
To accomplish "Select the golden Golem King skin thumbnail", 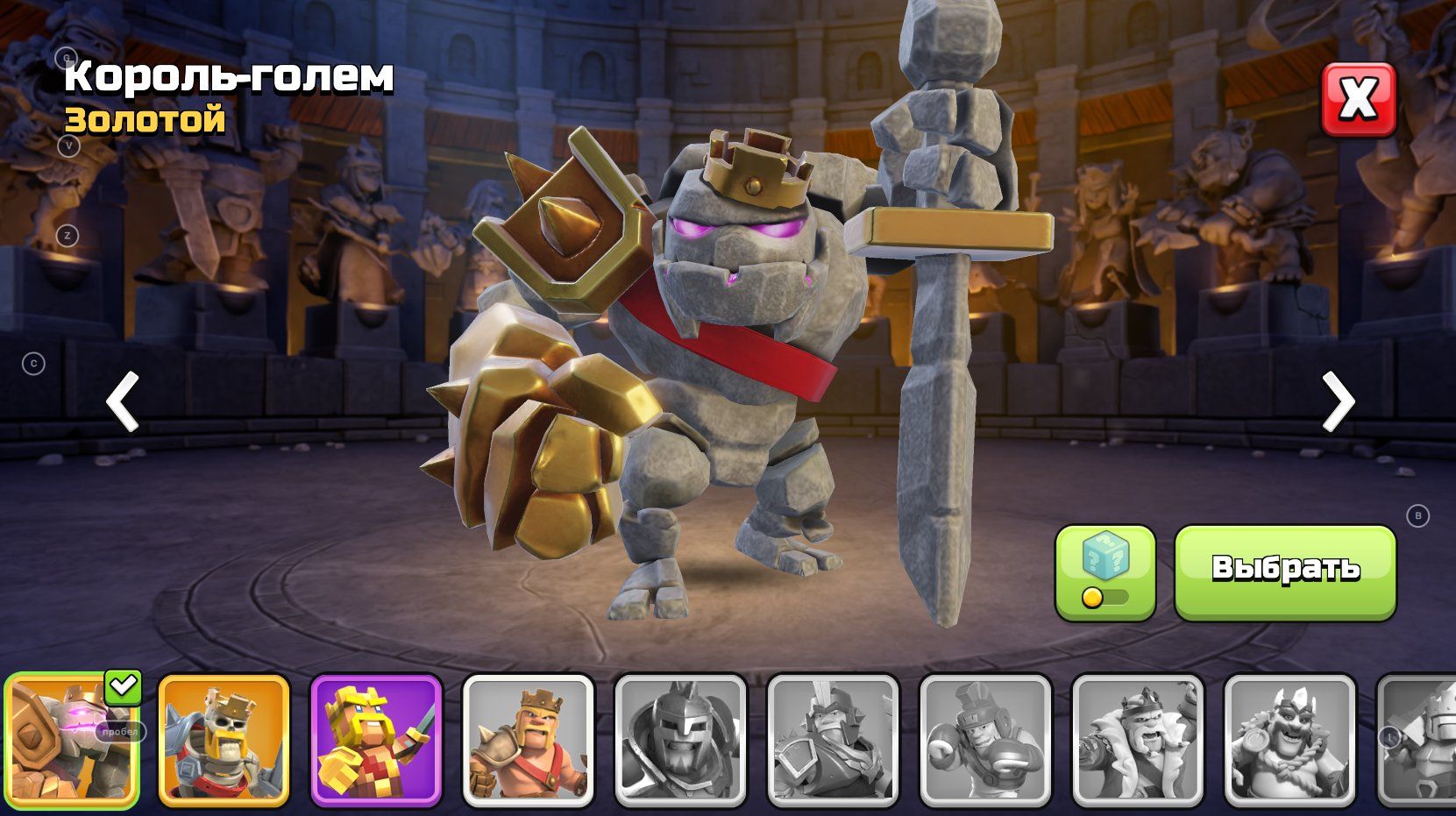I will coord(71,740).
